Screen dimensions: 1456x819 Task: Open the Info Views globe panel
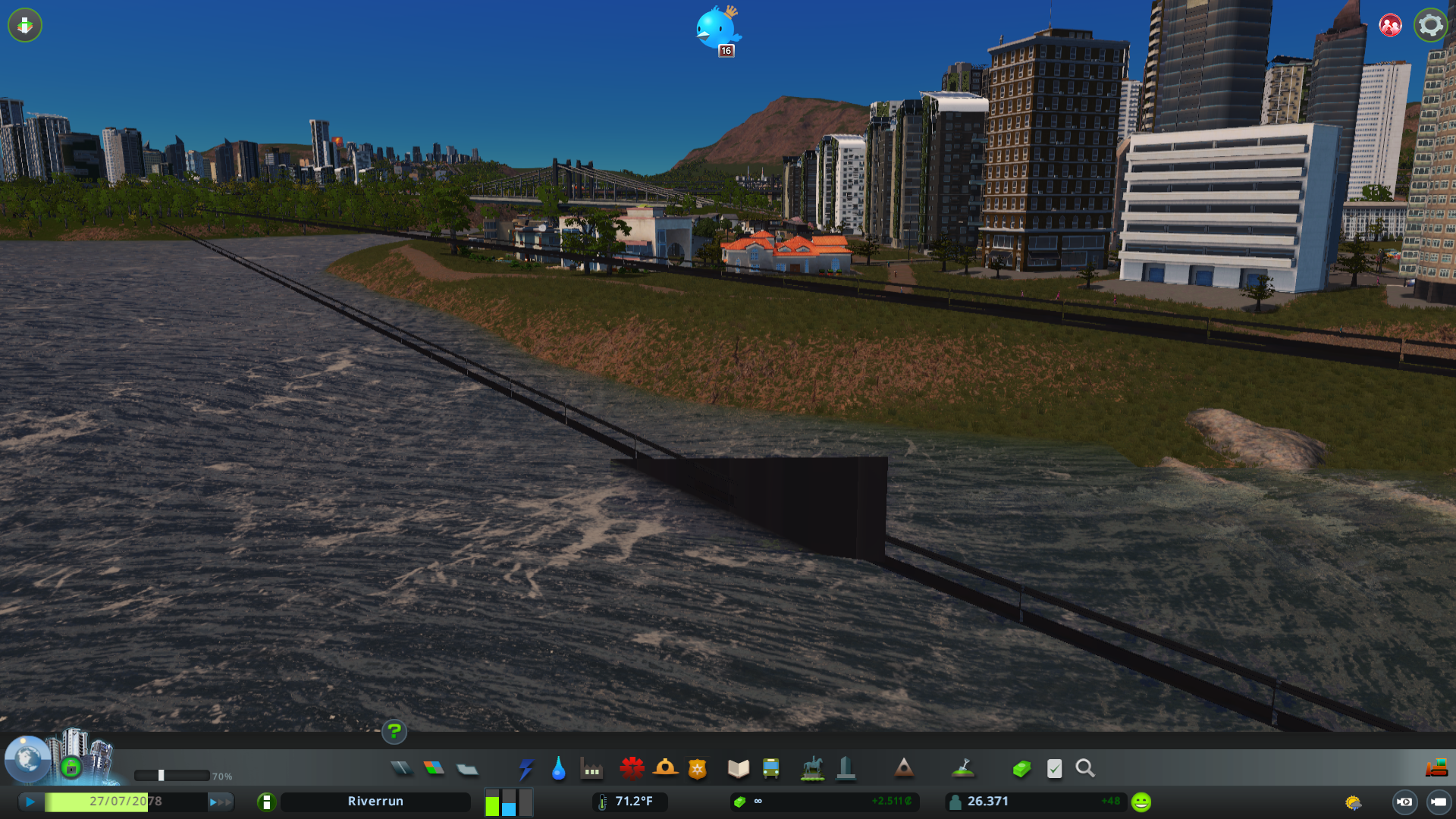click(27, 761)
